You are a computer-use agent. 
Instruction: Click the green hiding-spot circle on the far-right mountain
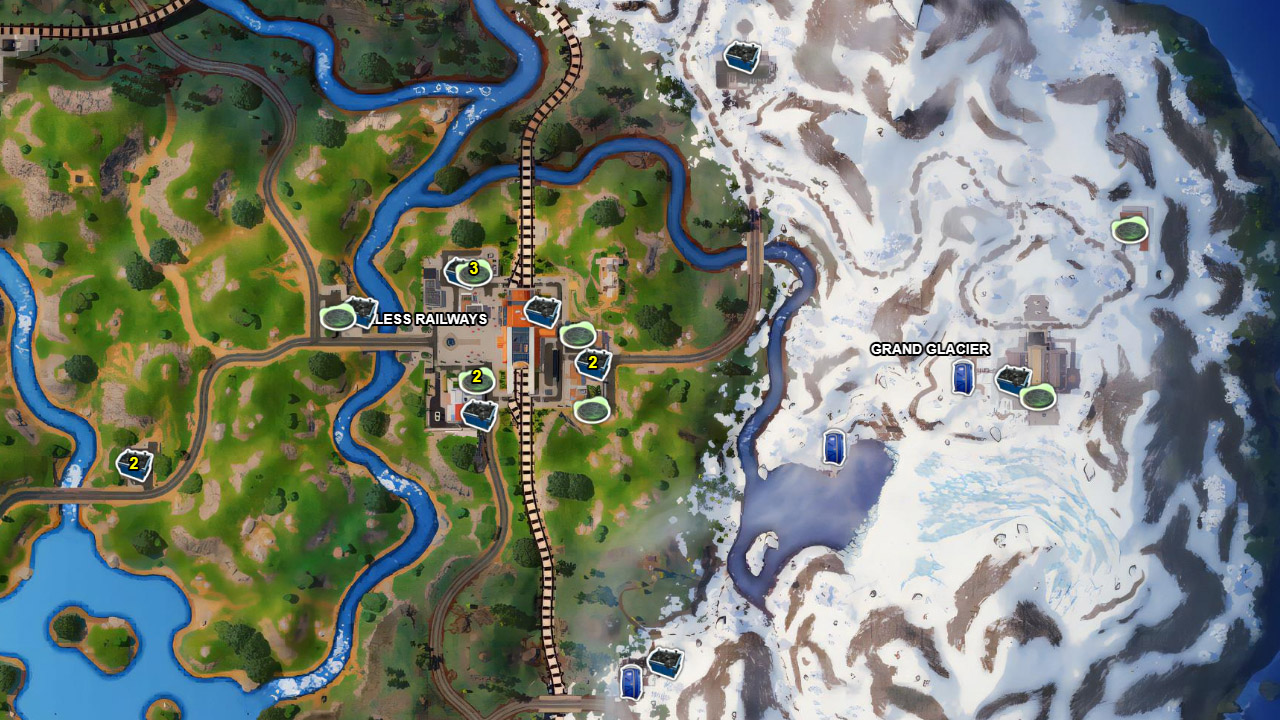click(1128, 231)
